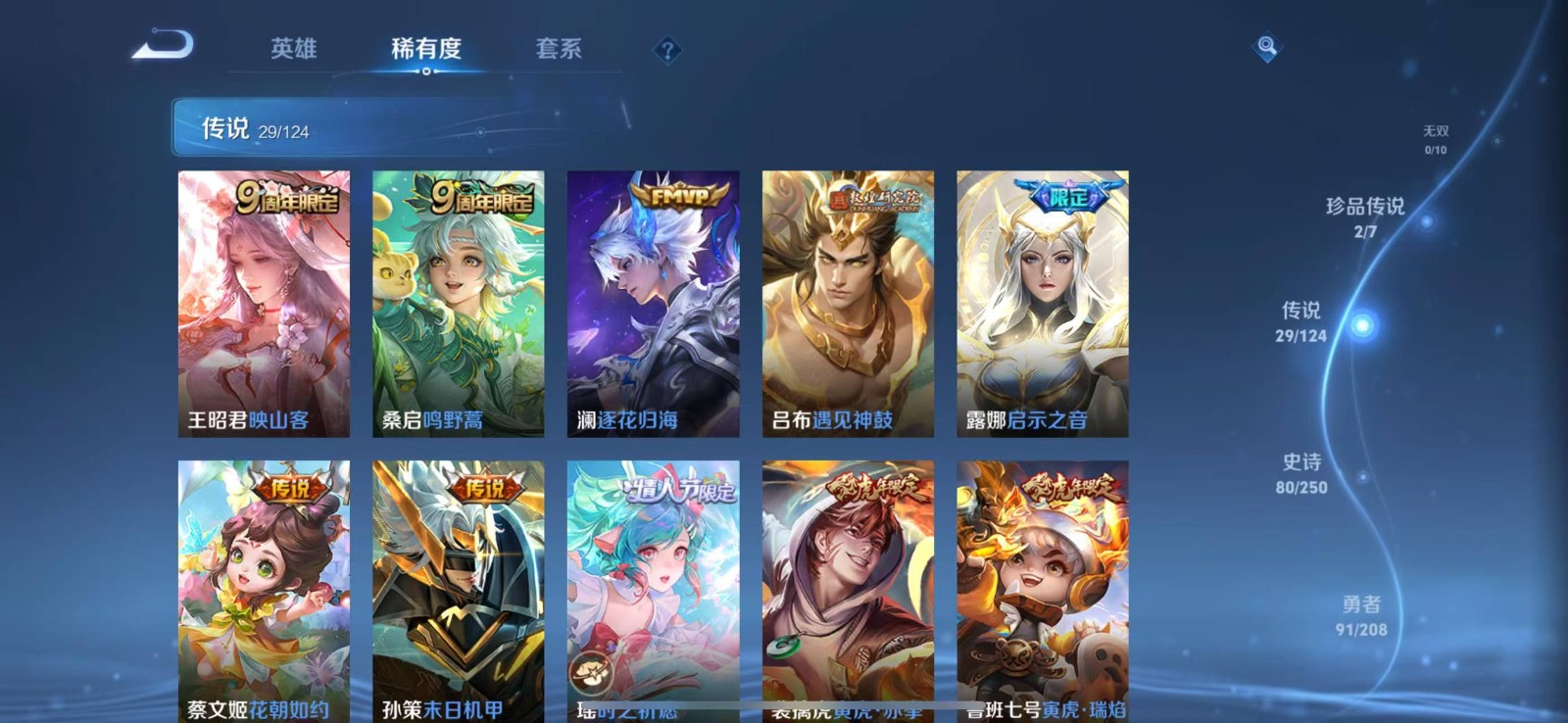Select the 吕布 遇见神鼓 skin card

coord(848,304)
